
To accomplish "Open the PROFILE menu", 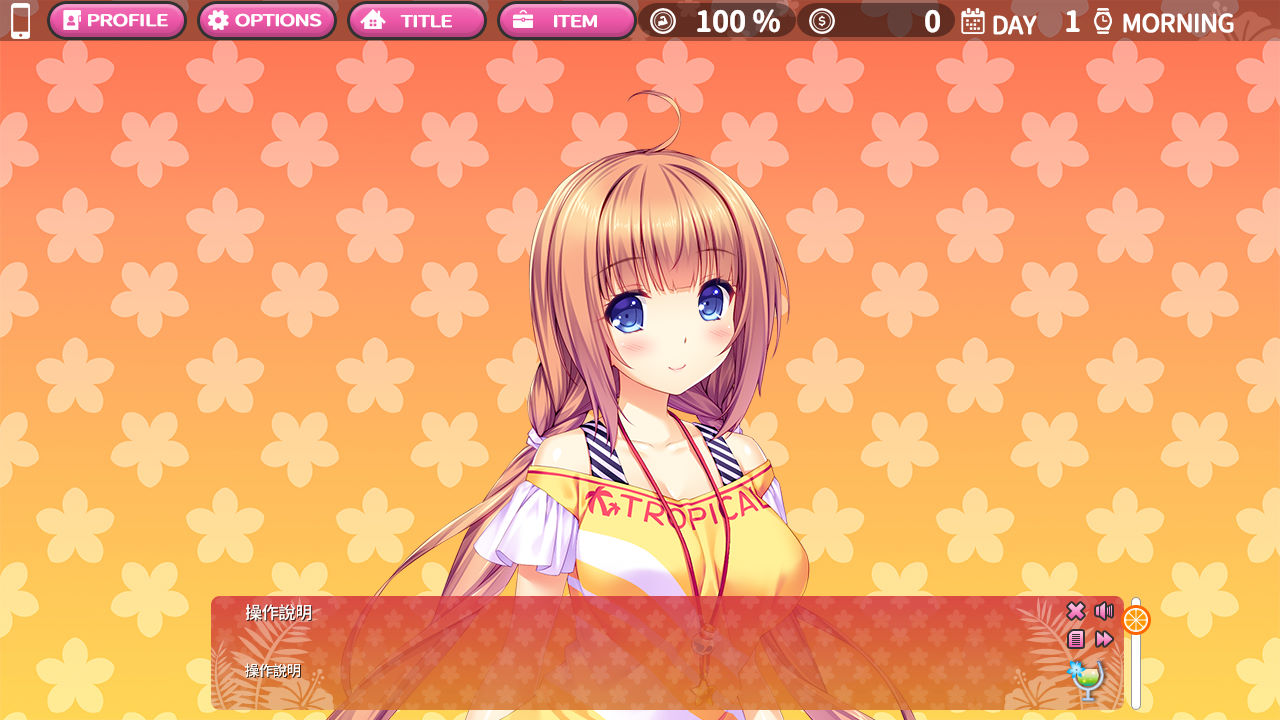I will (x=116, y=21).
